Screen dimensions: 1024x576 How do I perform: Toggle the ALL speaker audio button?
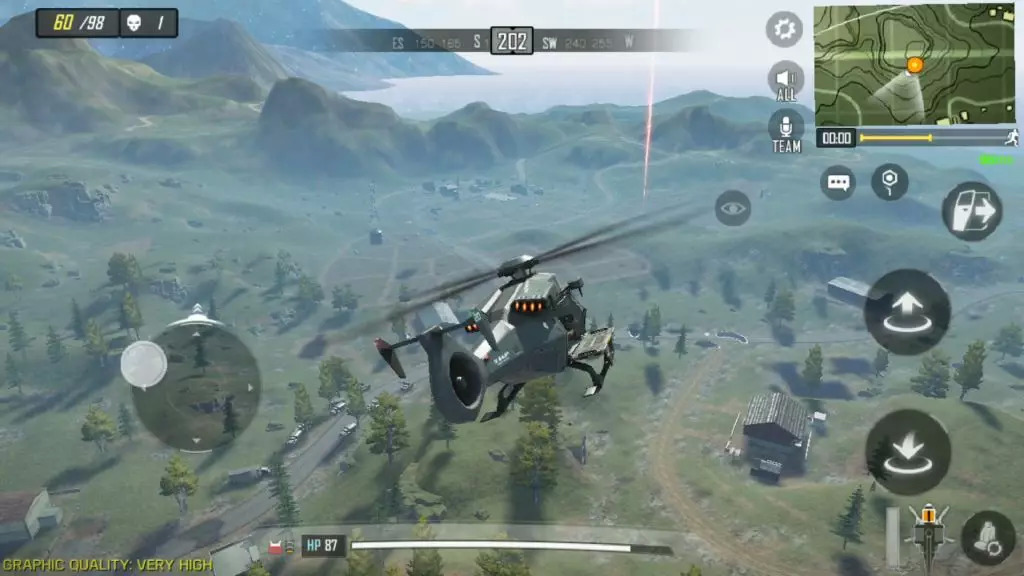(786, 80)
